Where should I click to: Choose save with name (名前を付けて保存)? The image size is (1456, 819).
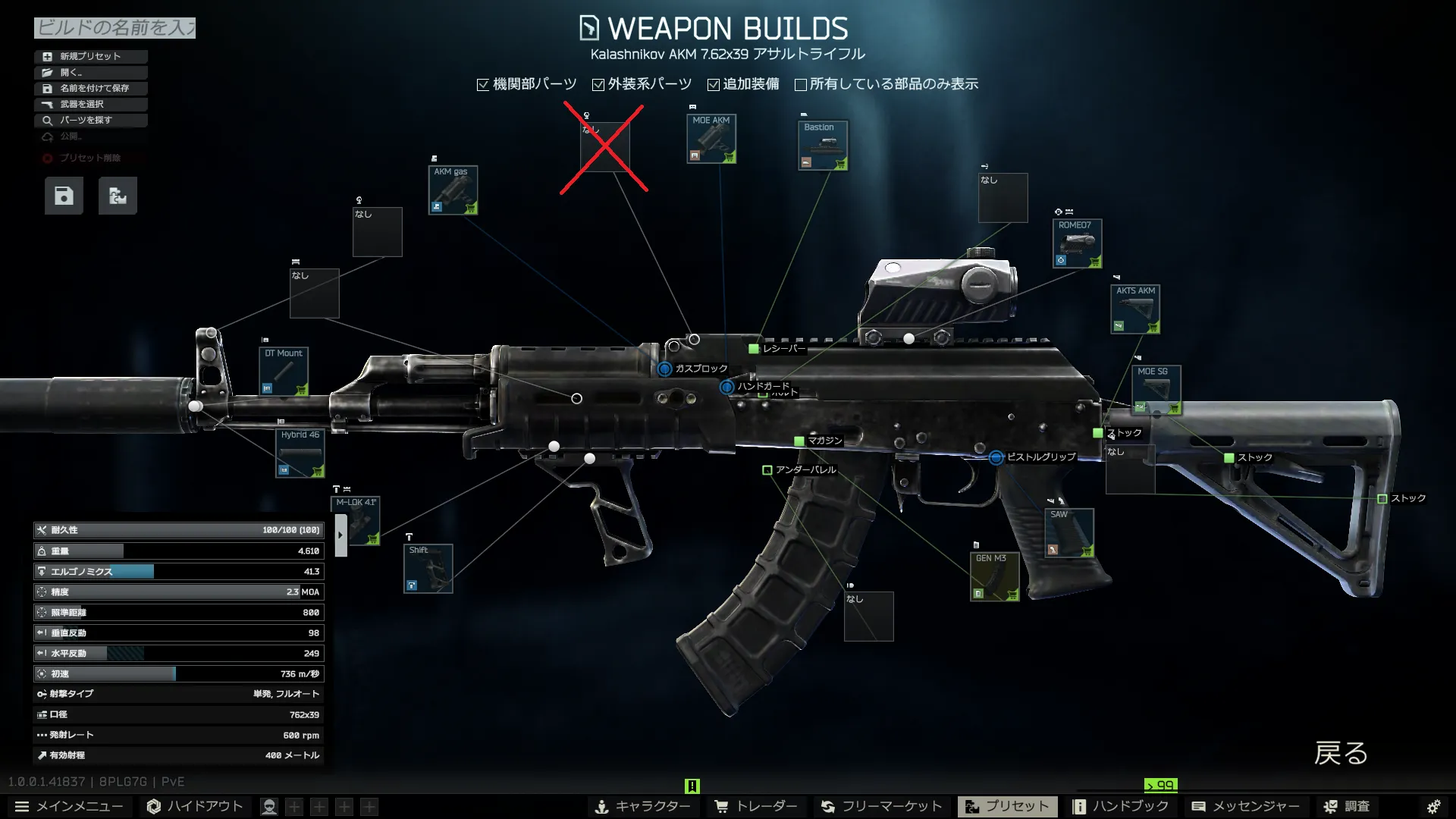(90, 88)
